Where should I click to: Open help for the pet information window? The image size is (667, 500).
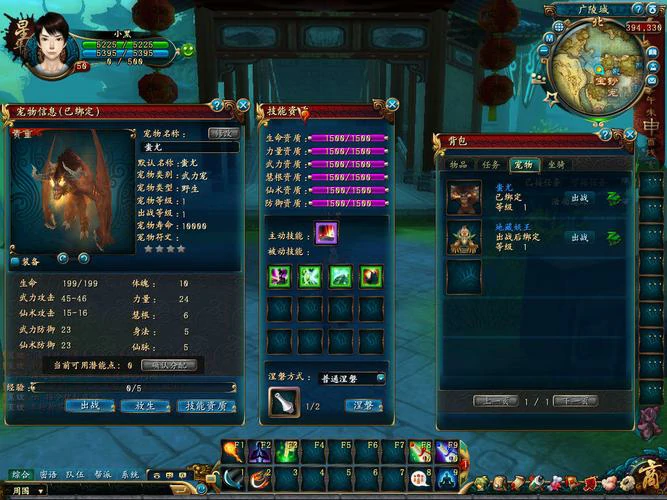(x=217, y=105)
